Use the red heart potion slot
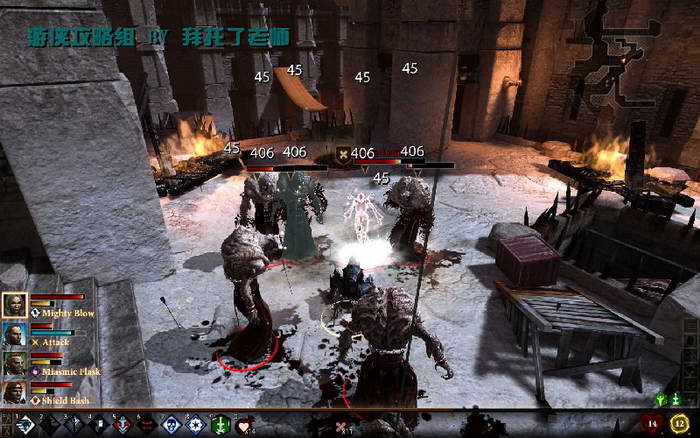 (x=244, y=424)
